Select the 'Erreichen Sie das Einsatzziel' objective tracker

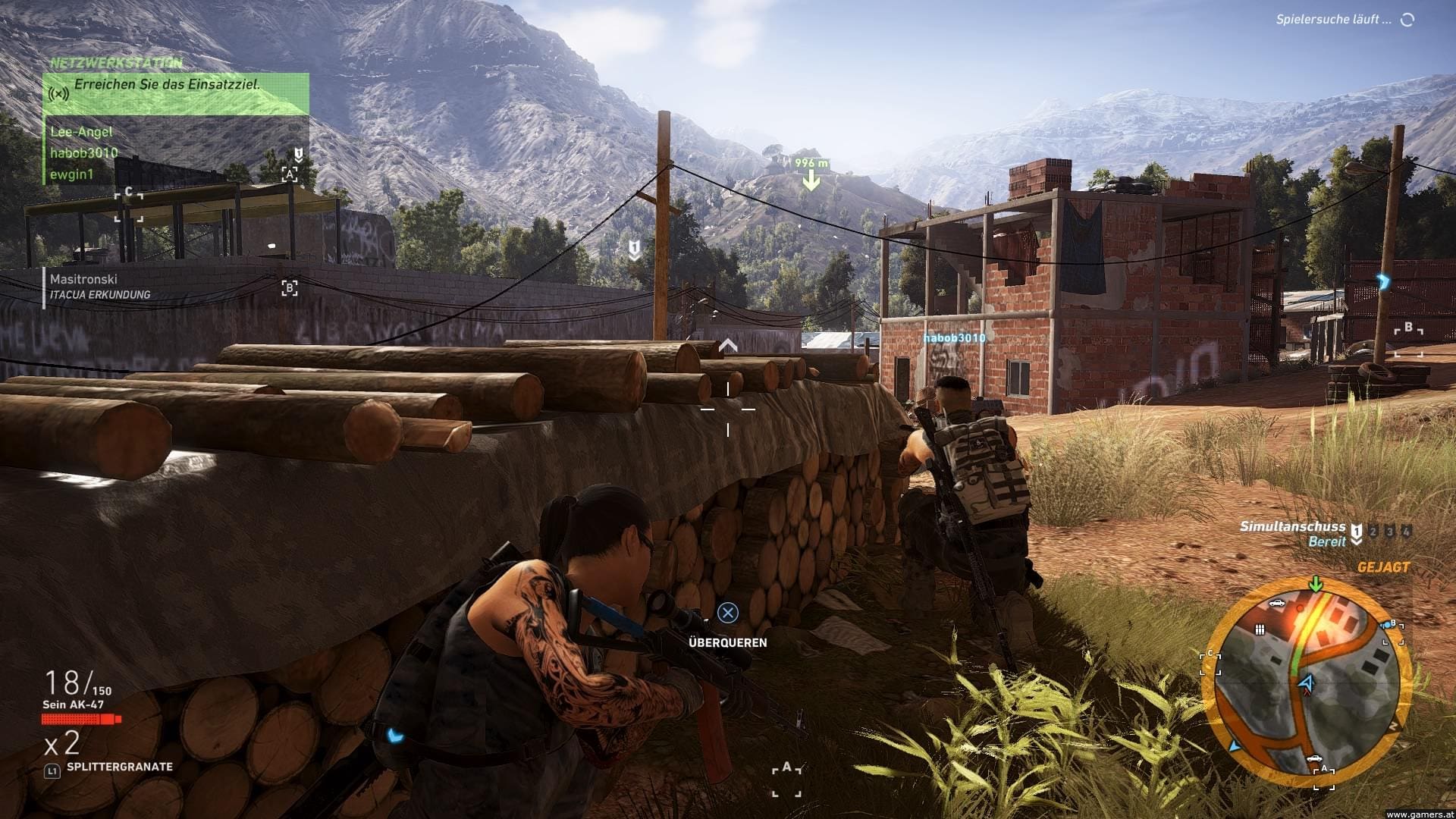pyautogui.click(x=167, y=85)
